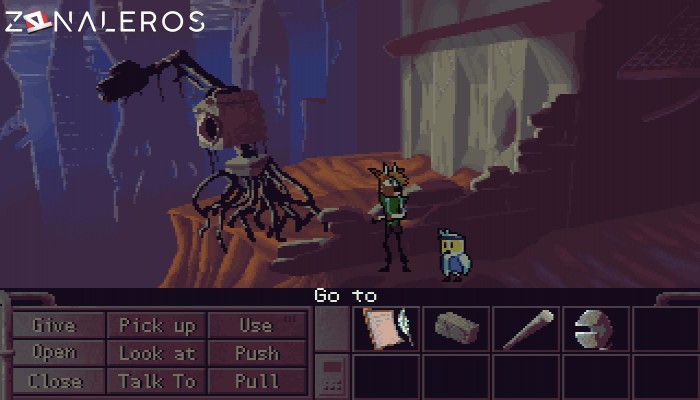Viewport: 700px width, 400px height.
Task: Activate the Use verb
Action: [255, 326]
